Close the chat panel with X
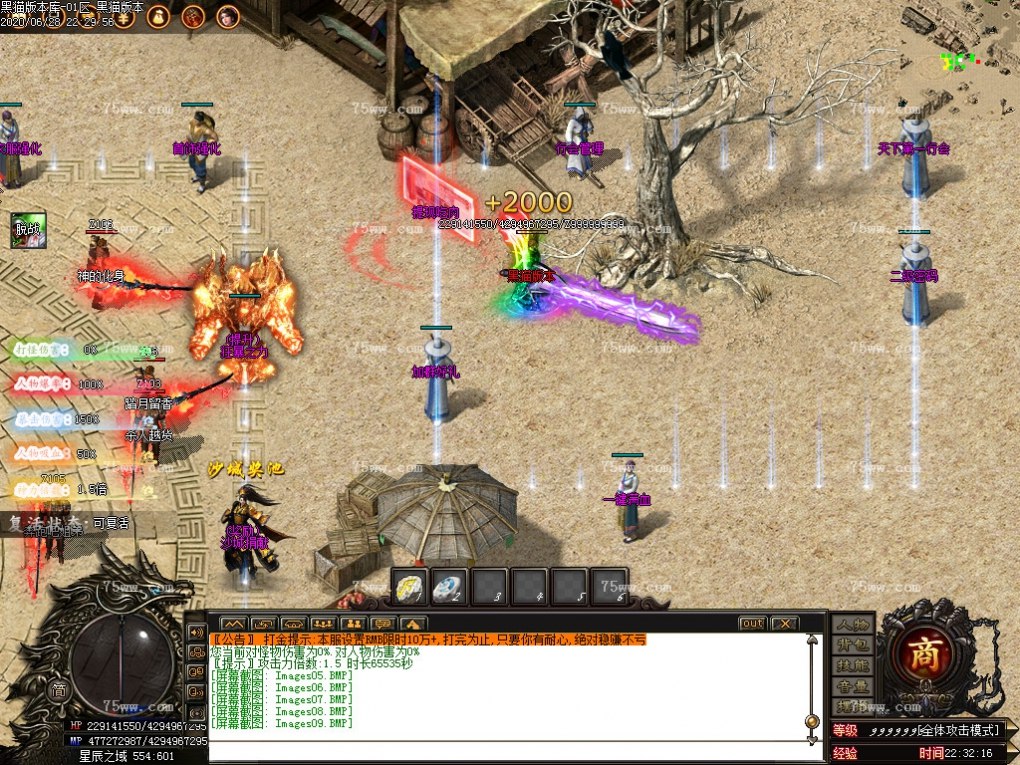This screenshot has width=1020, height=765. [784, 624]
